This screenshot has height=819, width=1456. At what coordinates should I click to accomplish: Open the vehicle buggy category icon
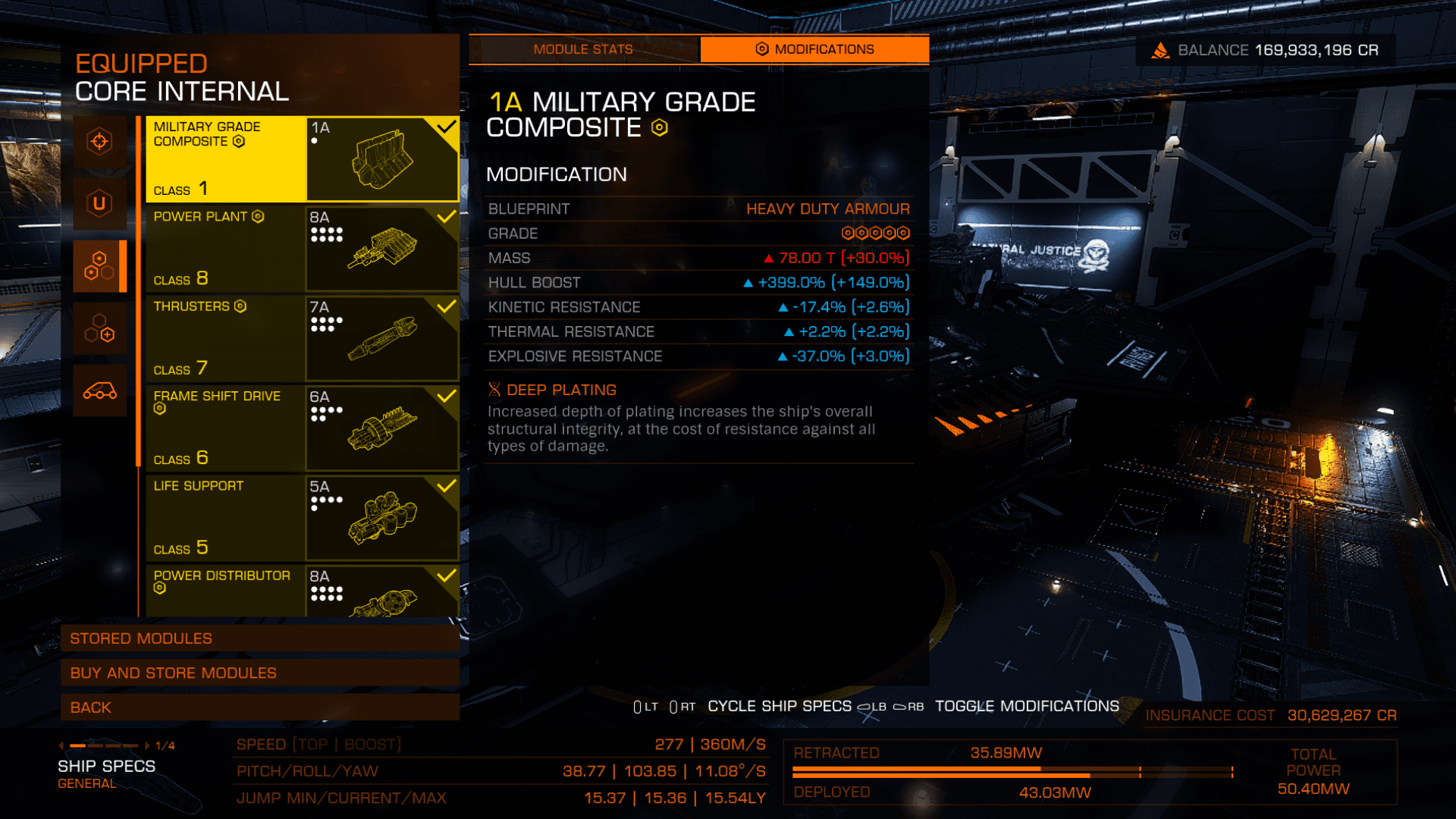click(99, 391)
